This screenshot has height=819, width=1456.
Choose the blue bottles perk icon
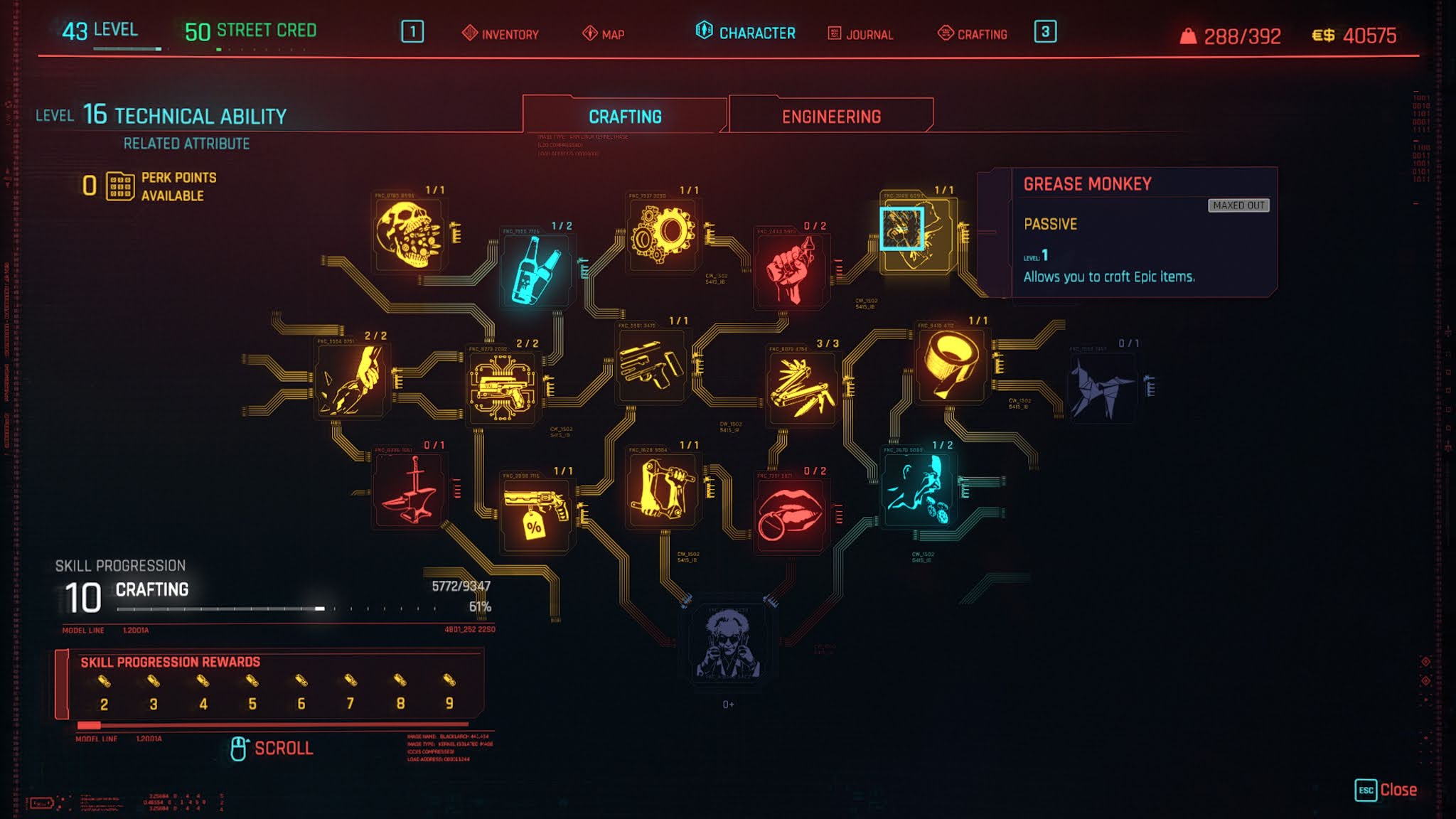tap(536, 270)
